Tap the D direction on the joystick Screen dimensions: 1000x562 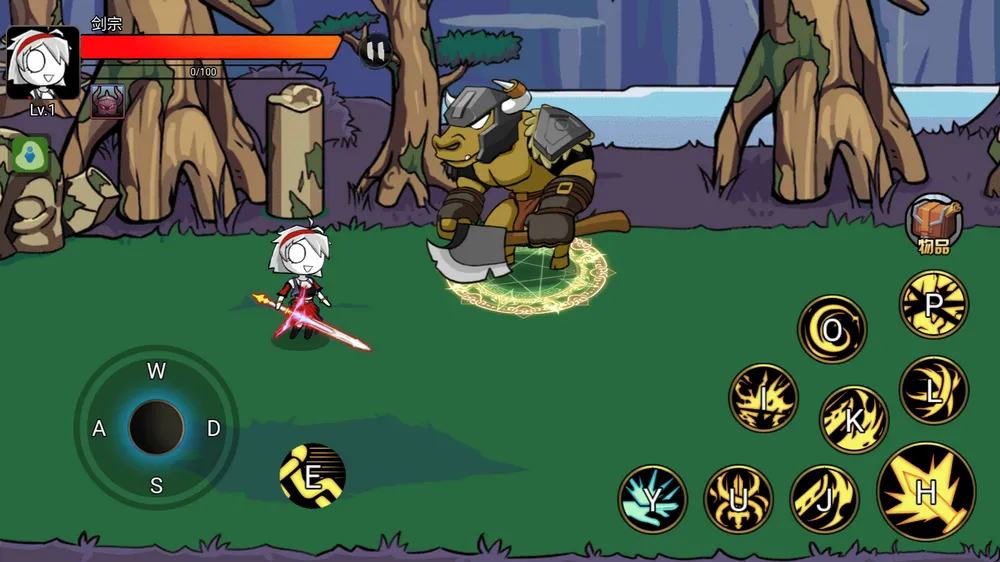click(x=213, y=429)
